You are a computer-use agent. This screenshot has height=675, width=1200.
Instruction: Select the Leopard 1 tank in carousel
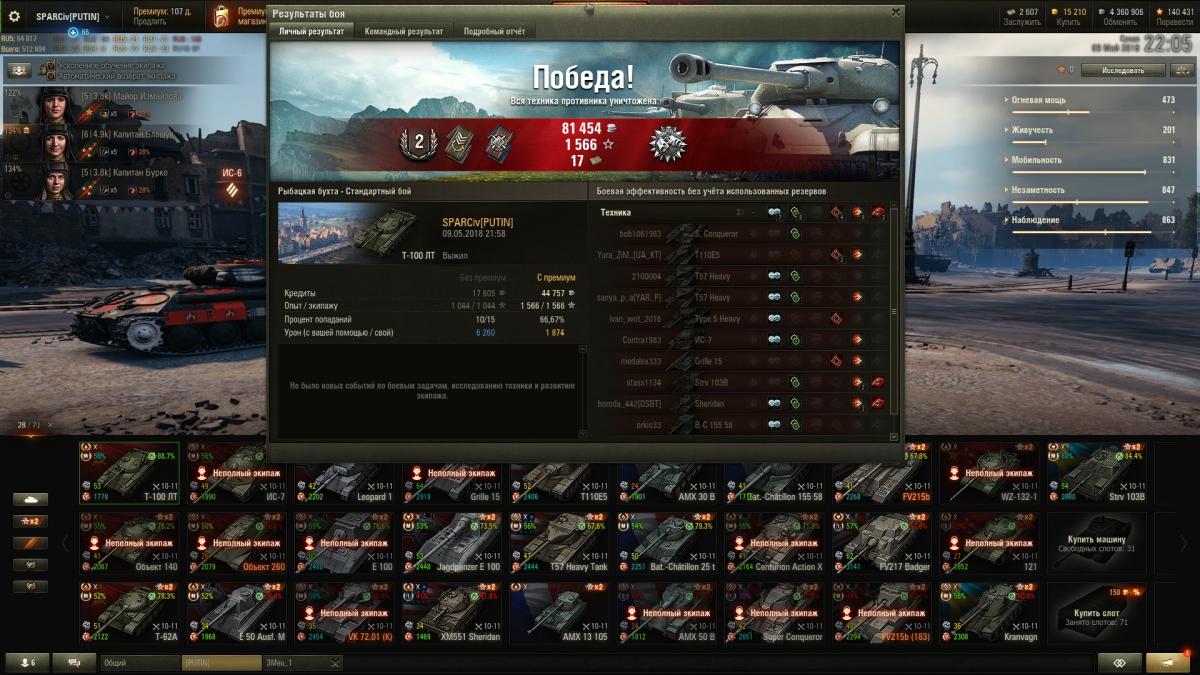(345, 473)
